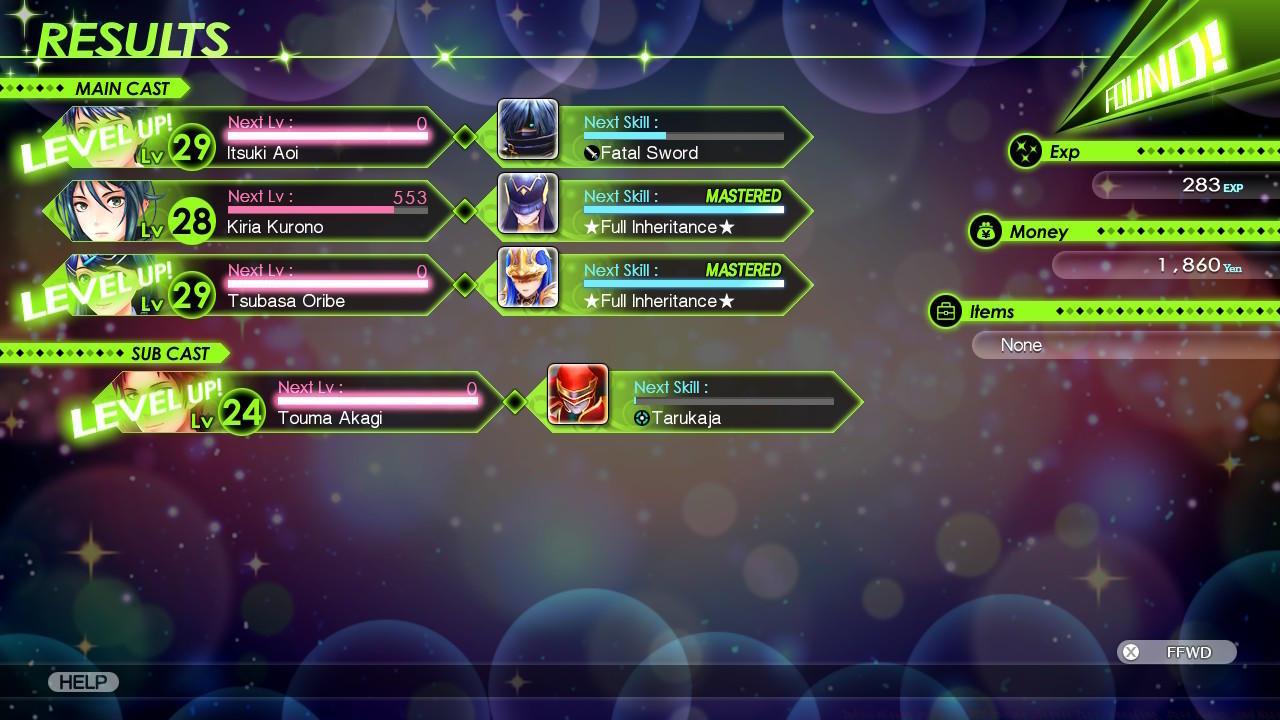Click Kiria Kurono's masked skill icon

pyautogui.click(x=528, y=203)
